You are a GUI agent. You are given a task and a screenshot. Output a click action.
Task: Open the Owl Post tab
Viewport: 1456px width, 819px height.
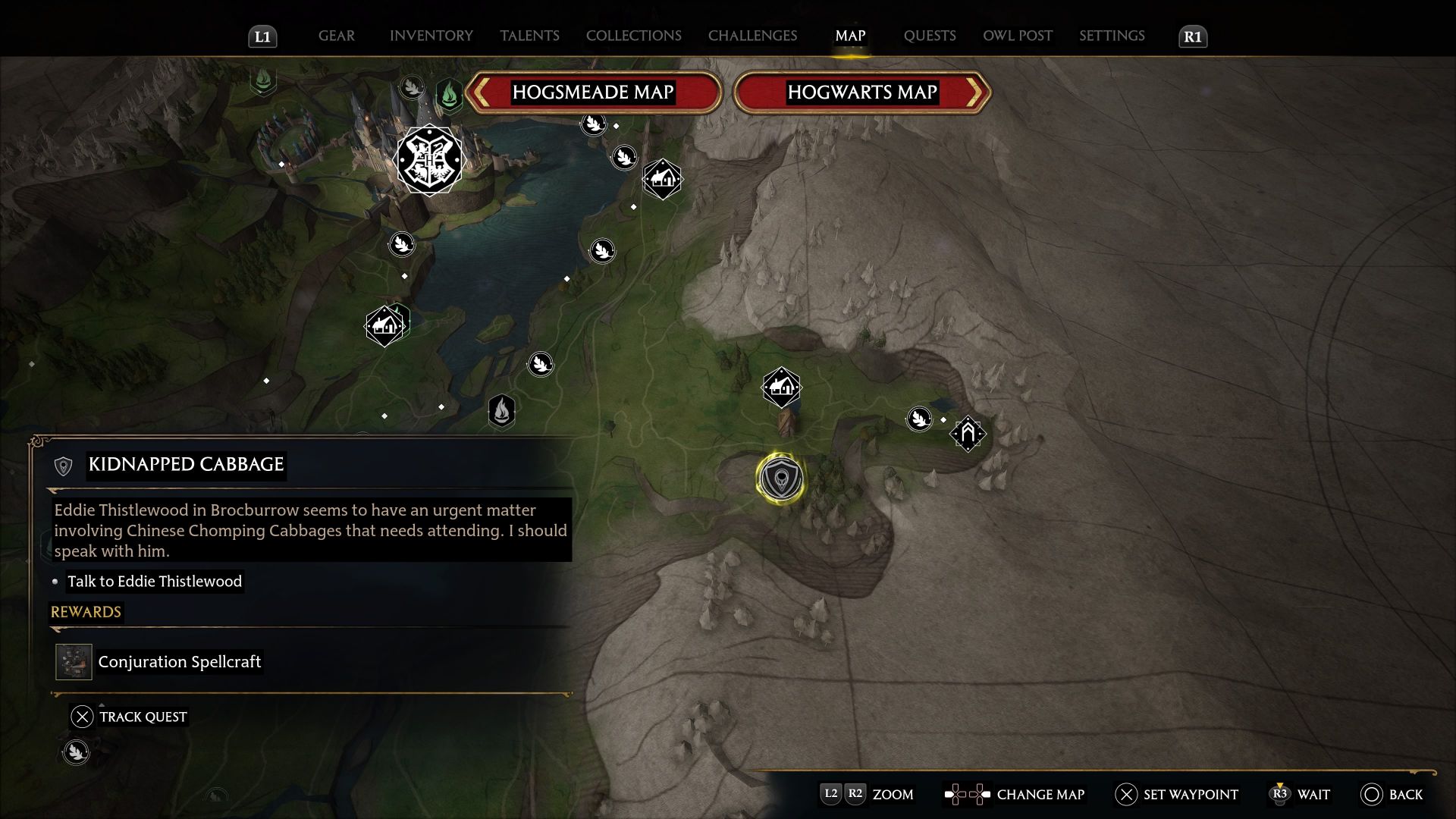pos(1017,36)
